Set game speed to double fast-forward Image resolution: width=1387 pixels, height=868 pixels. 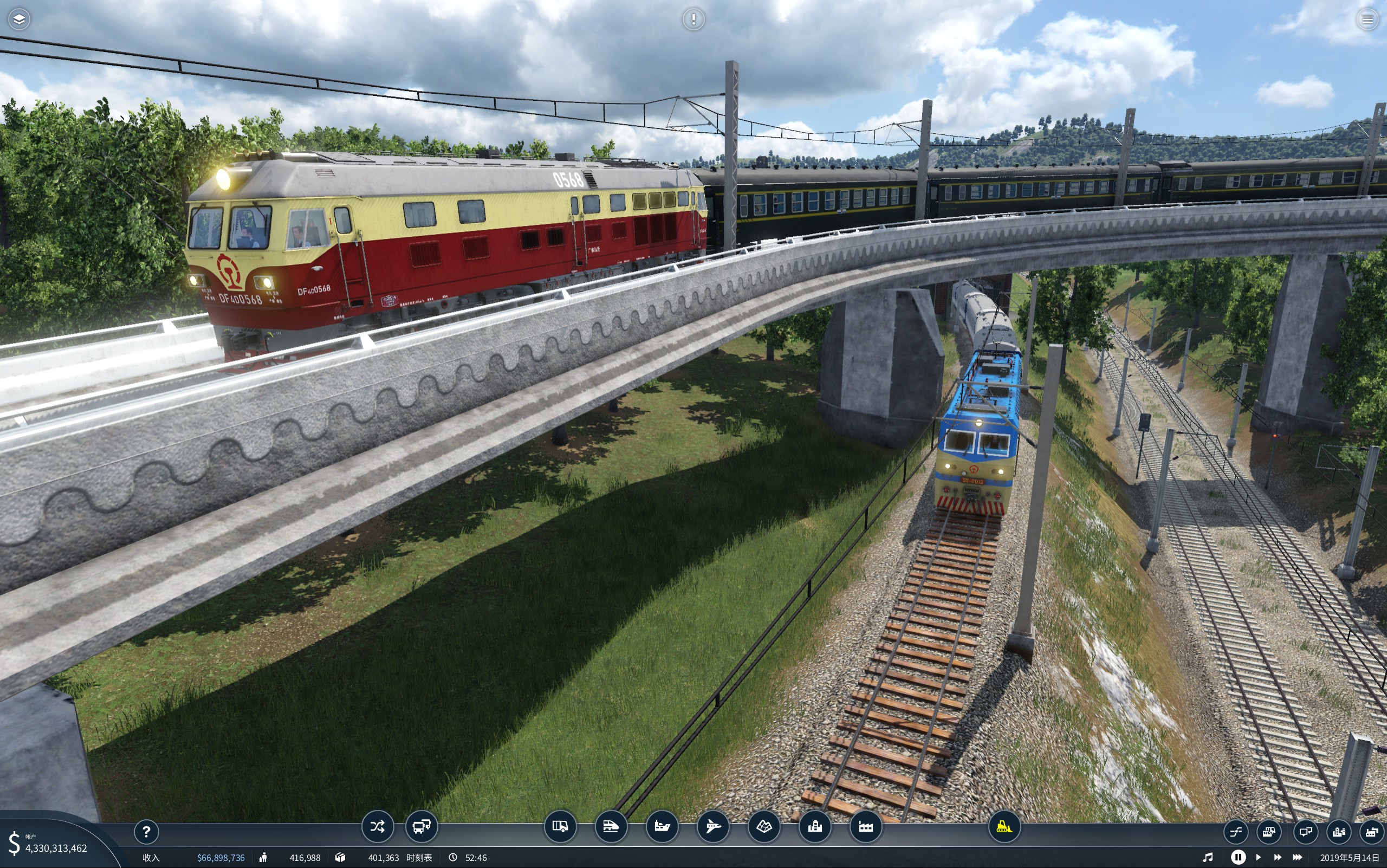click(x=1278, y=857)
